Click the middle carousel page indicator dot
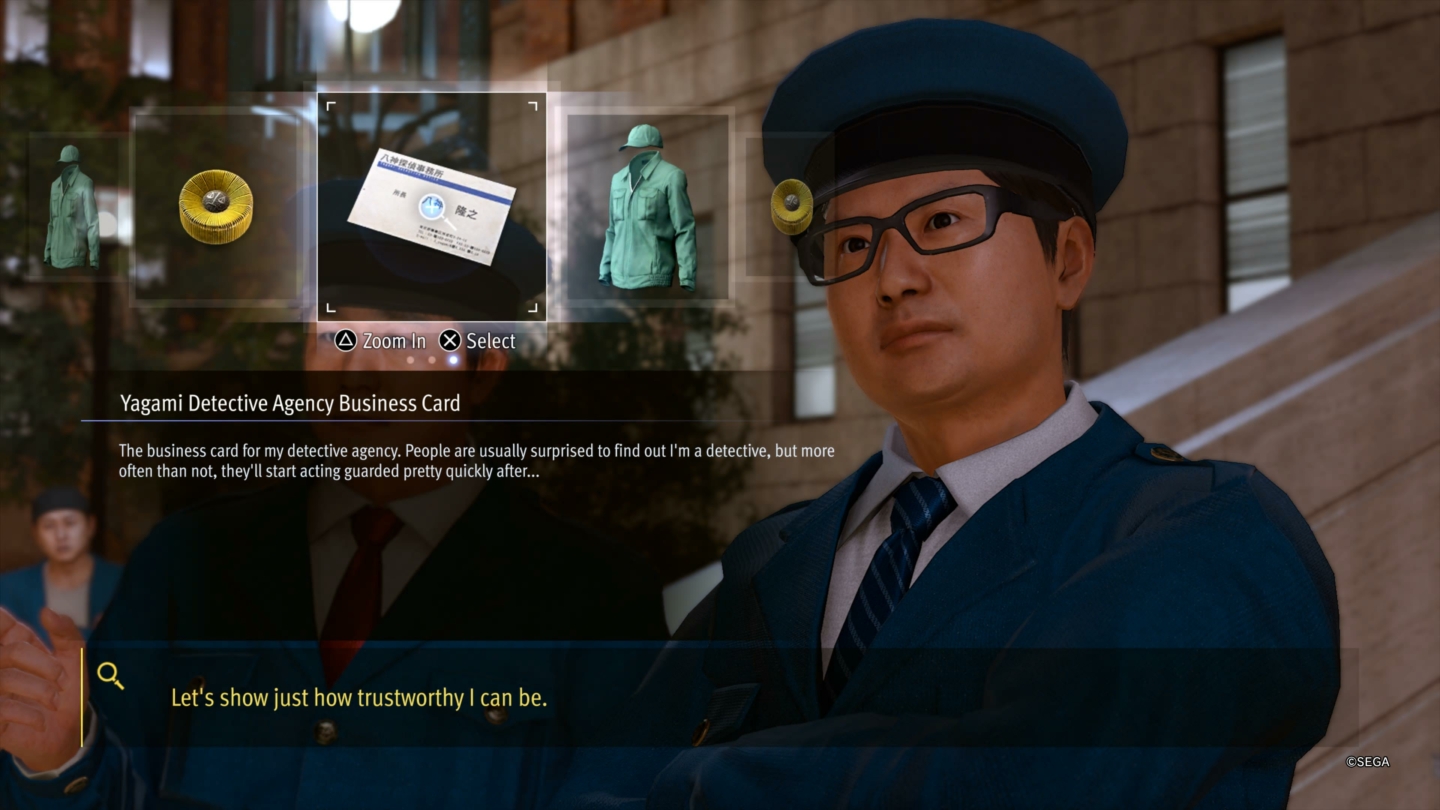Viewport: 1440px width, 810px height. pos(433,360)
